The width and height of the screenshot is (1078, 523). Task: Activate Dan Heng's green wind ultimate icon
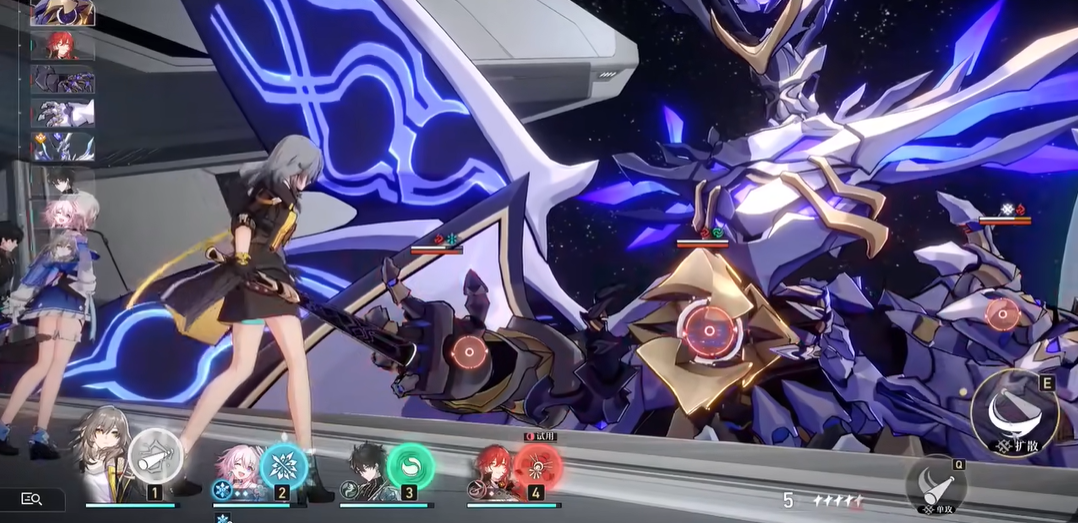click(410, 465)
